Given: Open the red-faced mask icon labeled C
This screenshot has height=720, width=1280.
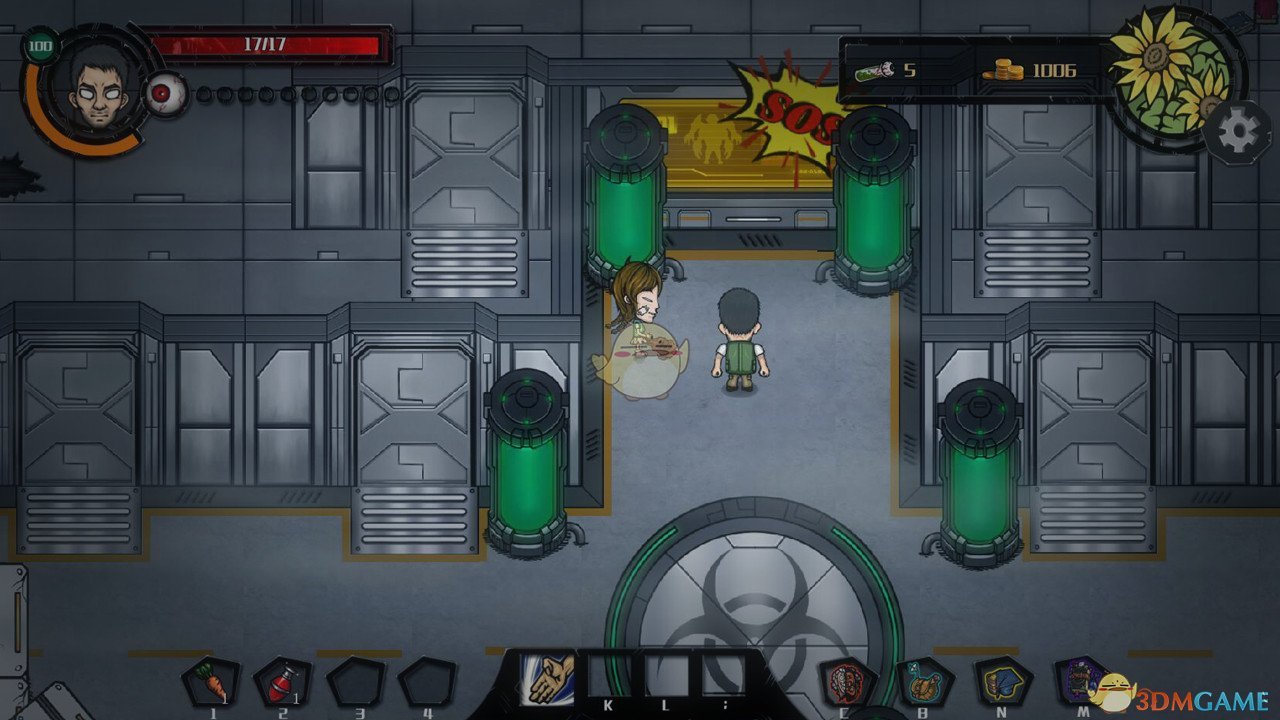Looking at the screenshot, I should click(x=848, y=682).
